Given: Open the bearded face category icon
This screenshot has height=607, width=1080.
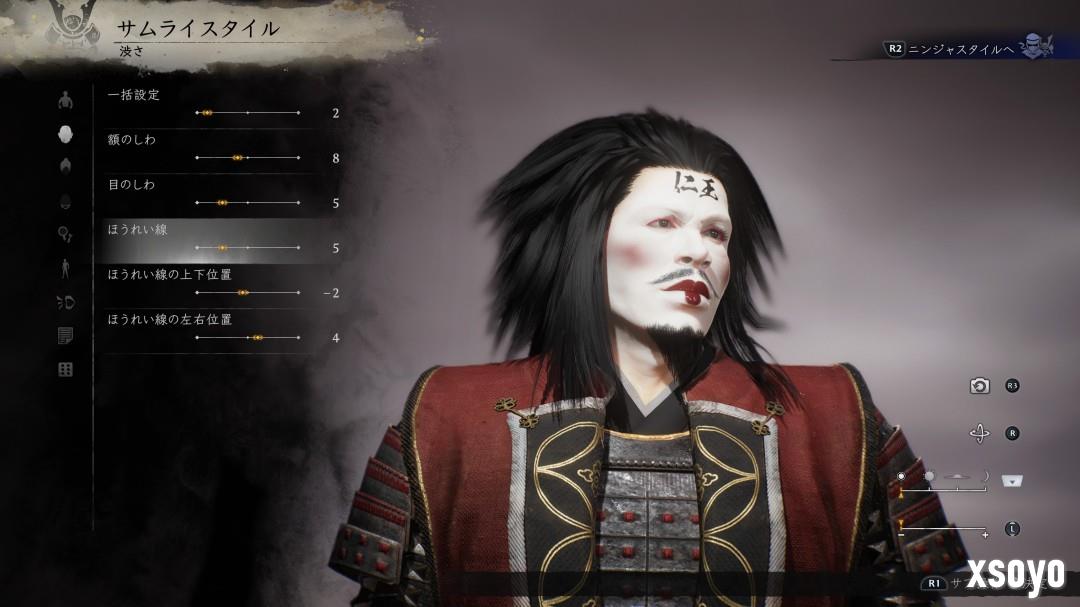Looking at the screenshot, I should click(x=66, y=201).
